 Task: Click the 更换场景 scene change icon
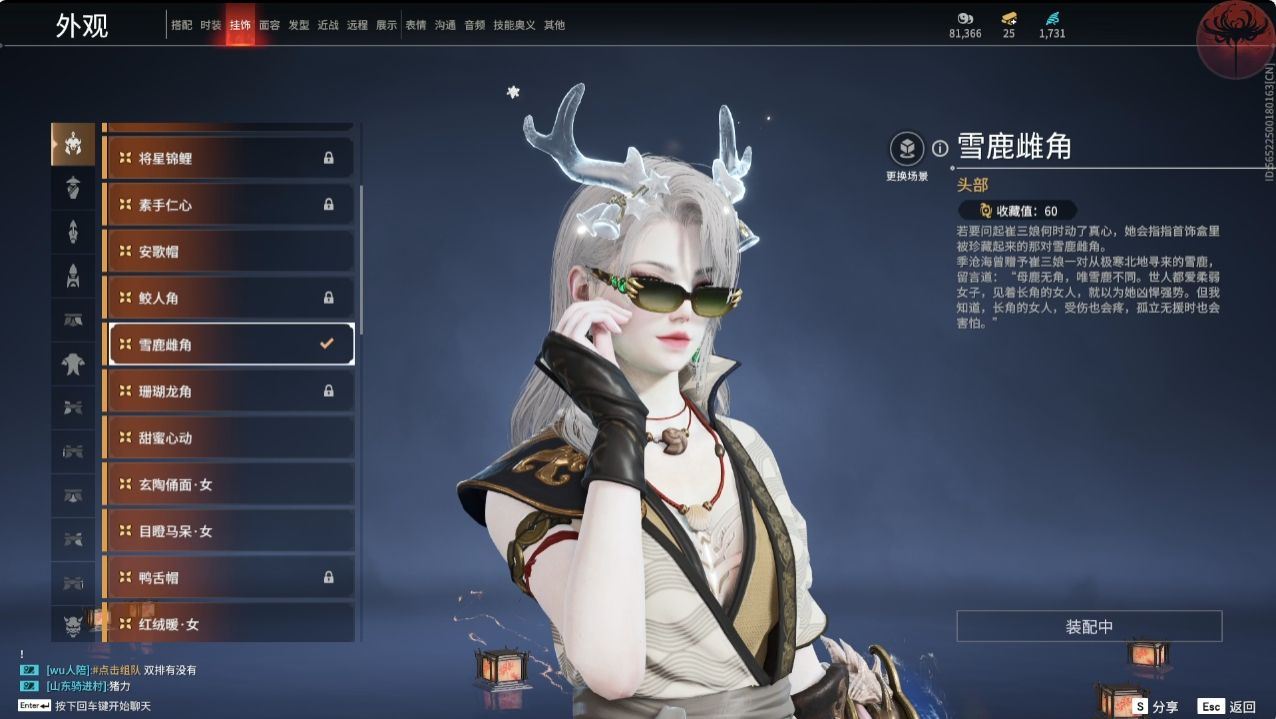tap(907, 149)
